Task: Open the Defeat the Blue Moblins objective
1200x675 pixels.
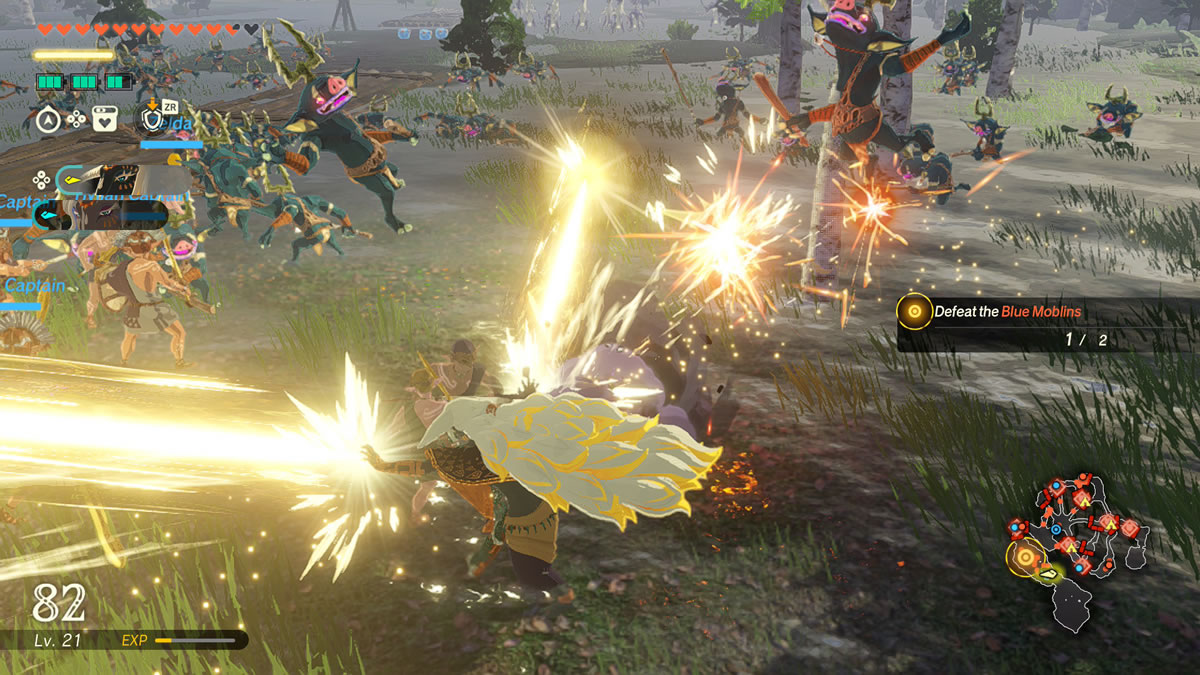Action: point(1007,312)
